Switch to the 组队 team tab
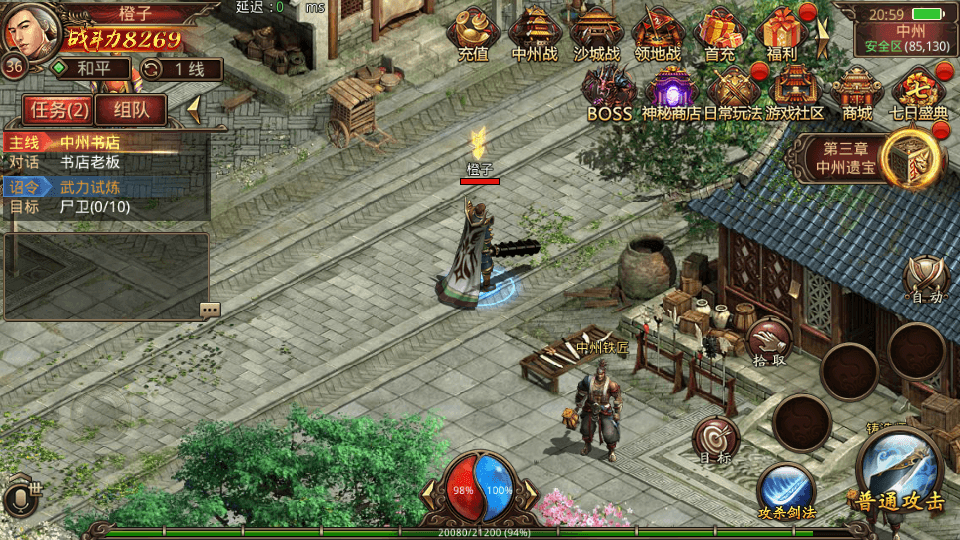 (x=131, y=109)
